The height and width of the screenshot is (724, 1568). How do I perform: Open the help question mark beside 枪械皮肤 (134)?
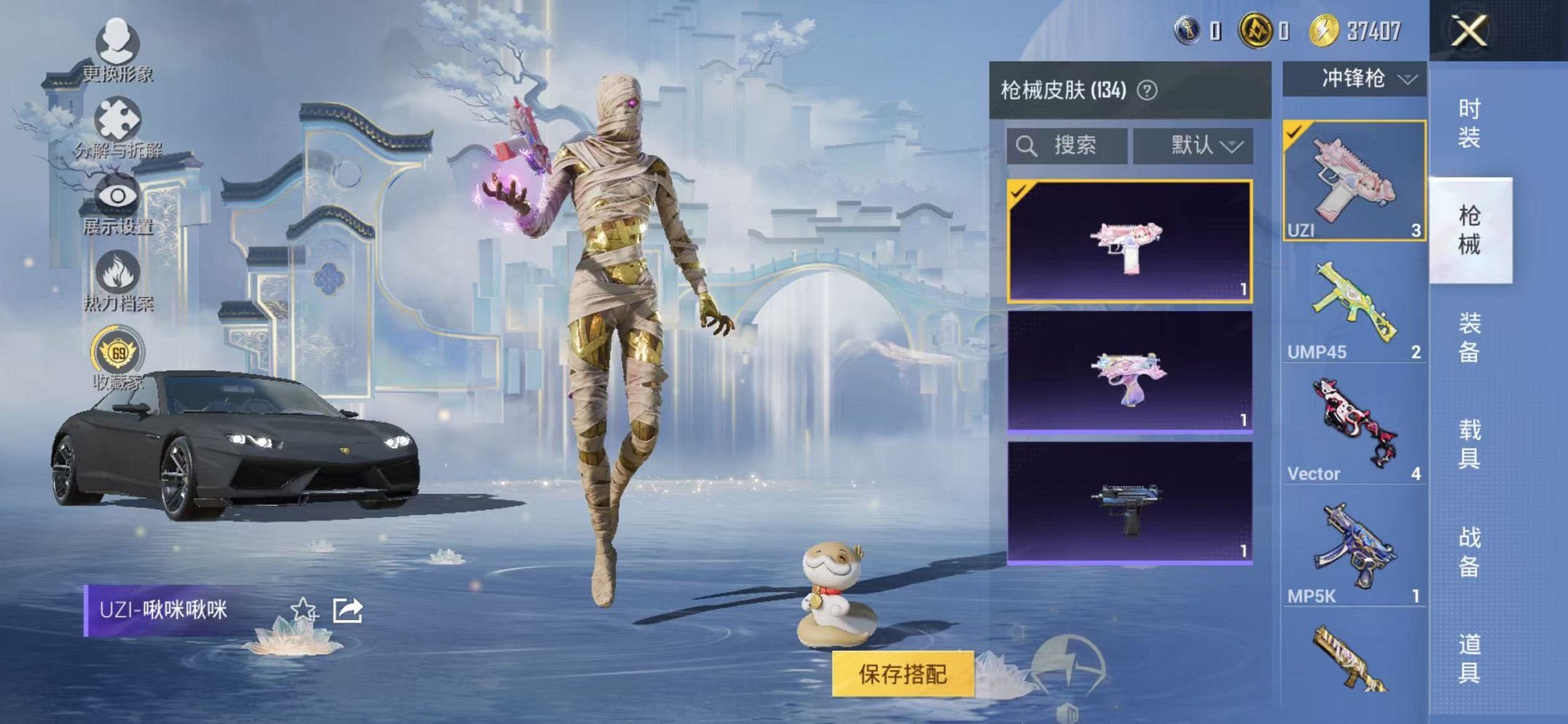[x=1147, y=91]
